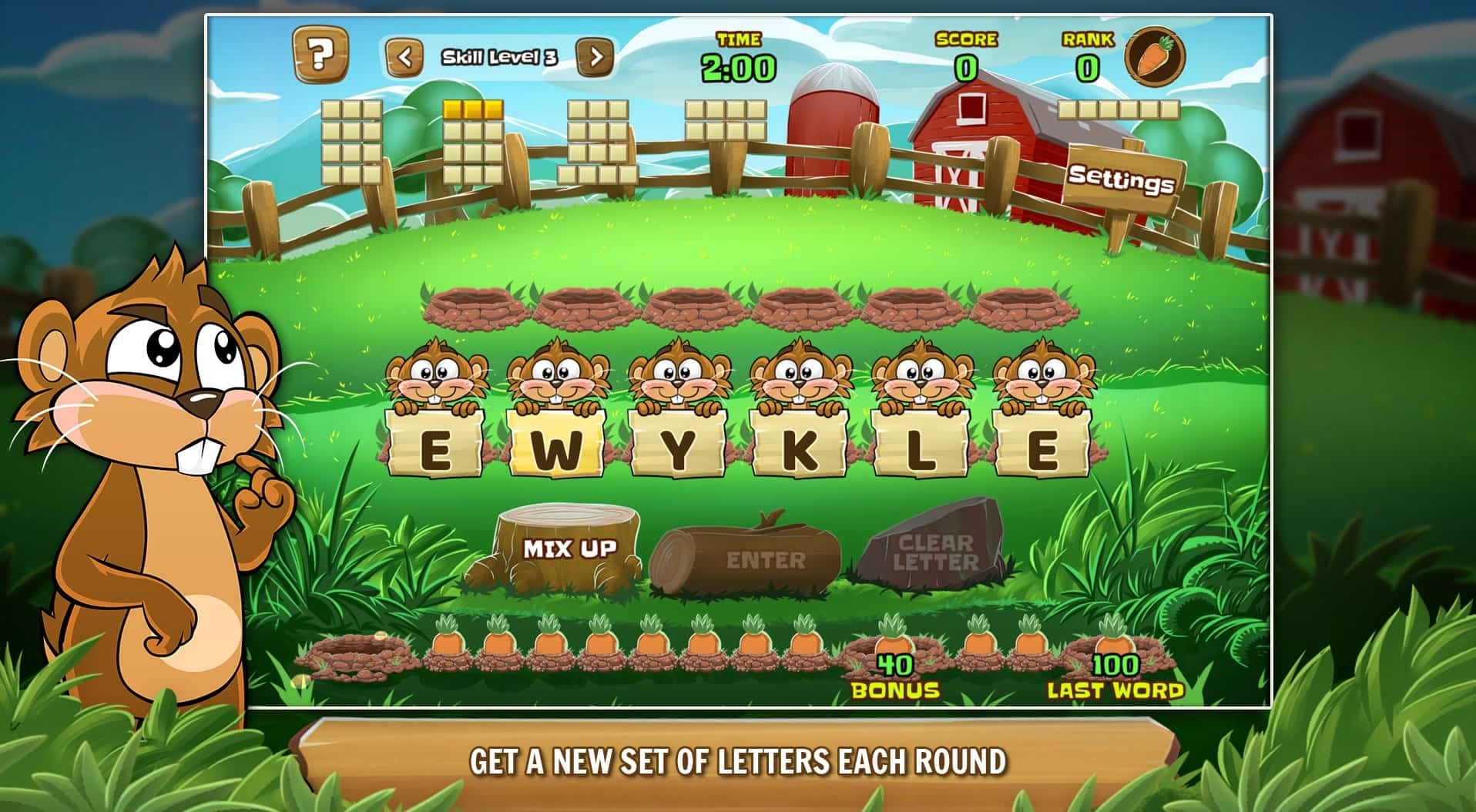Click the Mix Up tree stump
Viewport: 1476px width, 812px height.
(x=569, y=547)
